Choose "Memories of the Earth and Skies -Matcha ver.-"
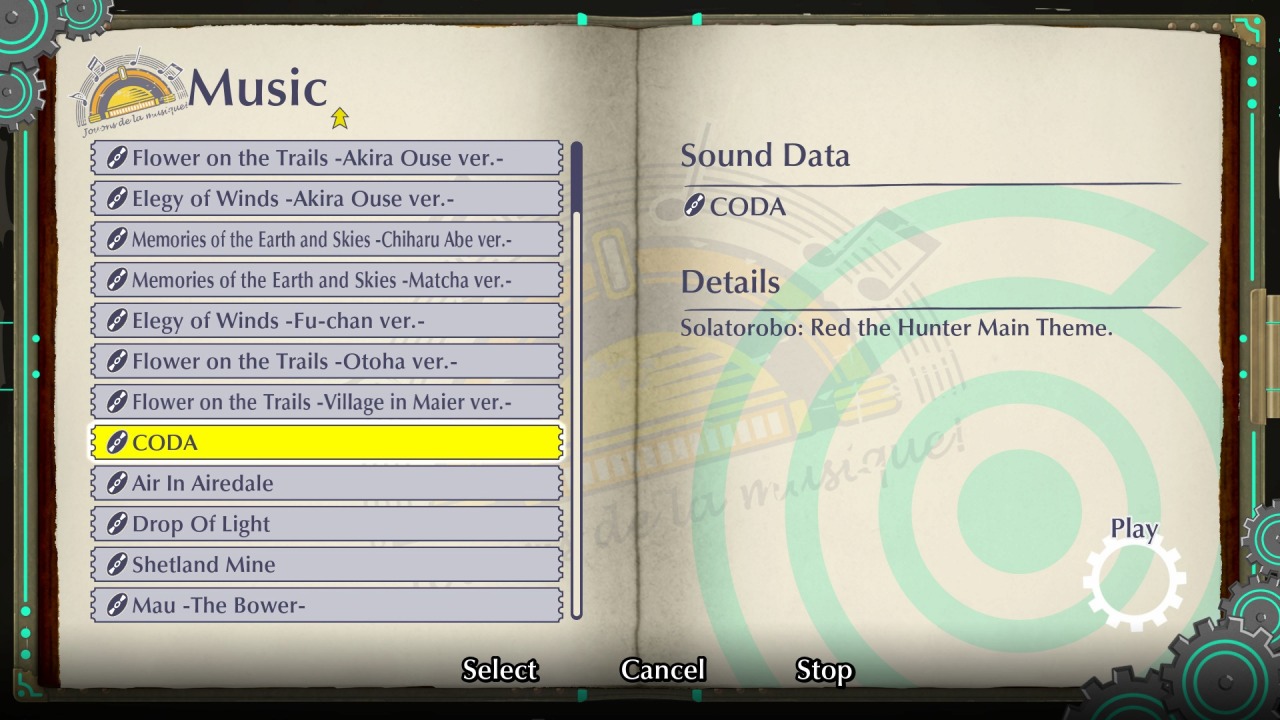The height and width of the screenshot is (720, 1280). click(325, 279)
